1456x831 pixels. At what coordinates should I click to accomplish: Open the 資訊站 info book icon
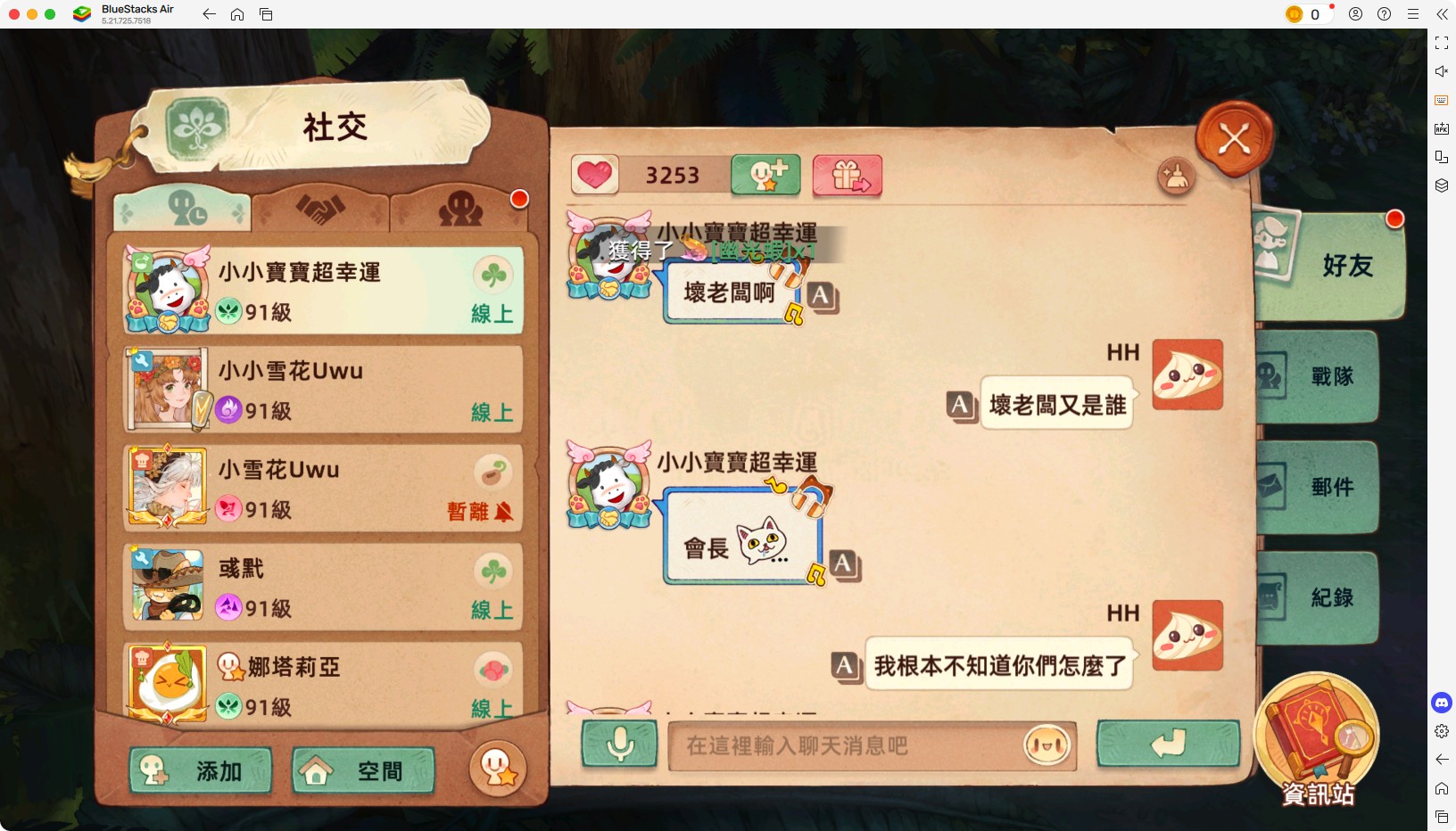(1318, 740)
